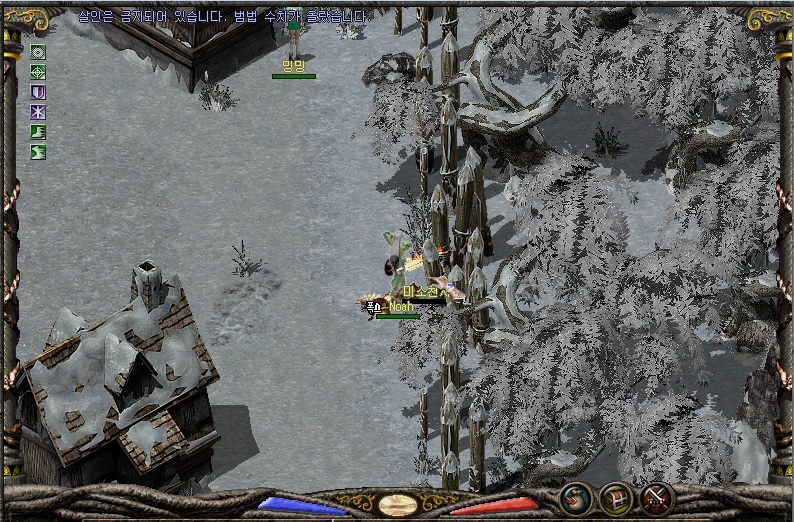Click the concentric circles buff icon
This screenshot has width=794, height=522.
tap(39, 52)
